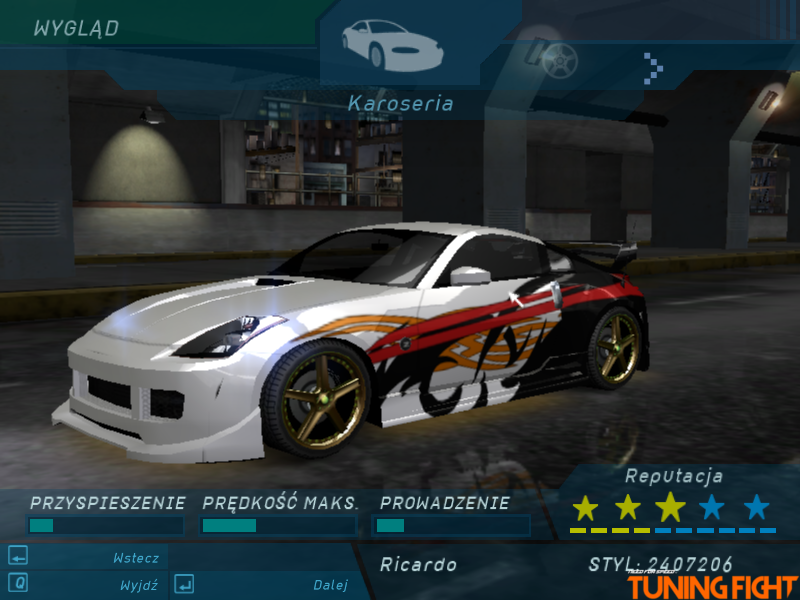Click the right arrow to show more categories
The image size is (800, 600).
tap(654, 68)
